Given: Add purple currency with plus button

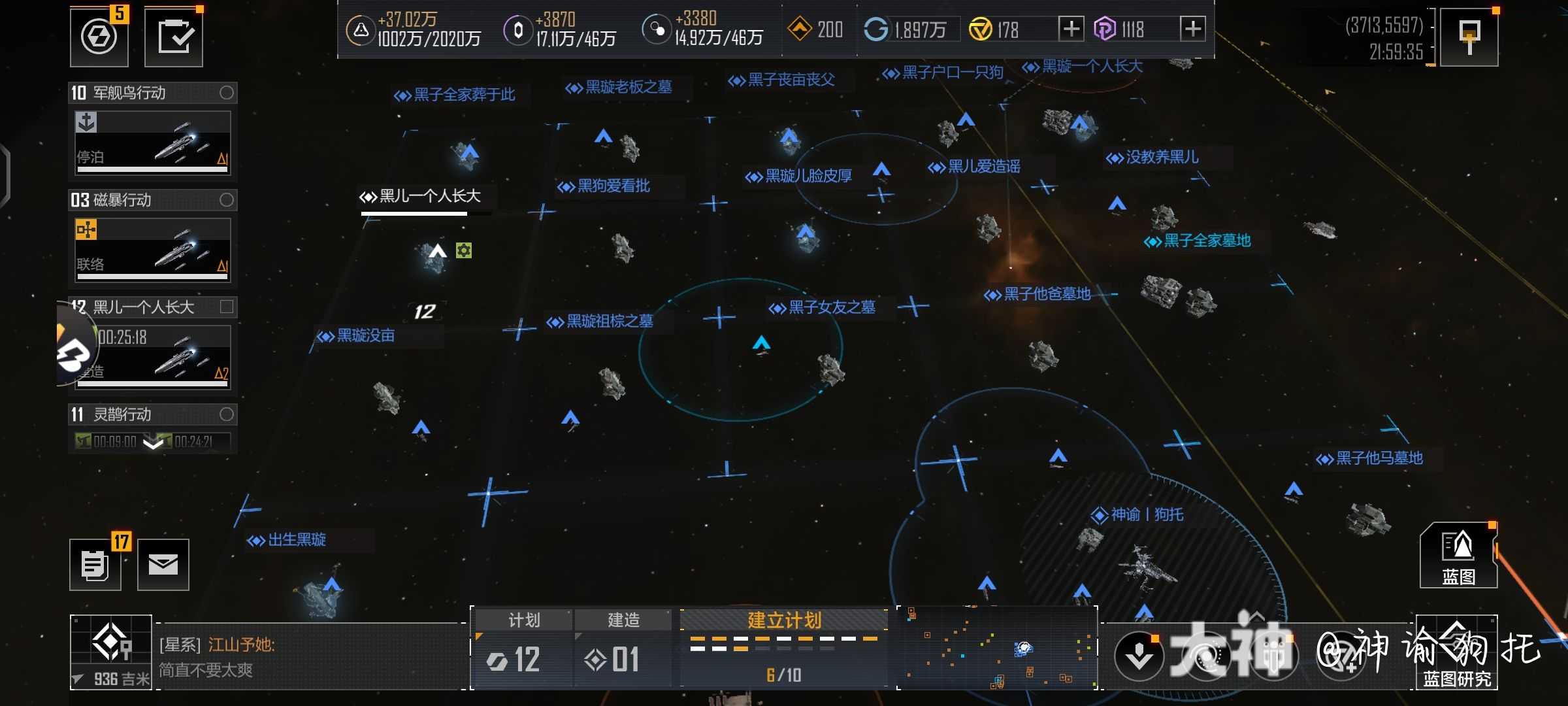Looking at the screenshot, I should pyautogui.click(x=1193, y=29).
